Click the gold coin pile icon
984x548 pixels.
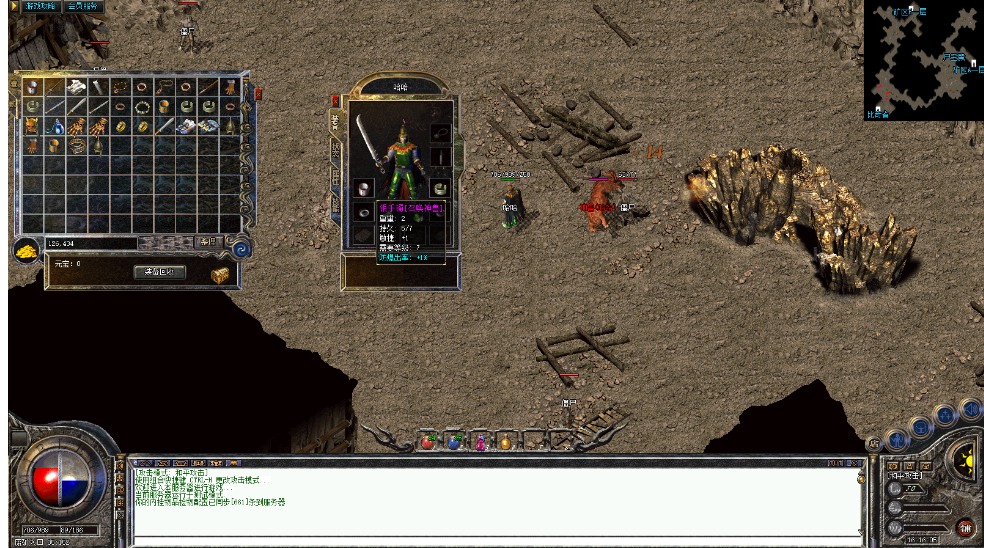point(27,250)
